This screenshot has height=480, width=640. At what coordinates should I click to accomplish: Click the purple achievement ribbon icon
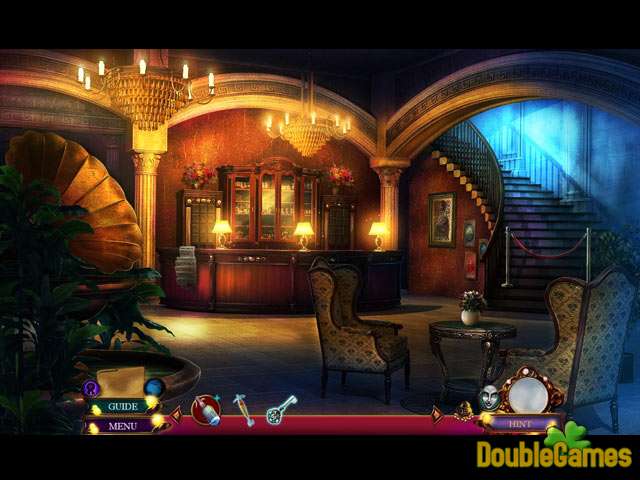pos(91,388)
